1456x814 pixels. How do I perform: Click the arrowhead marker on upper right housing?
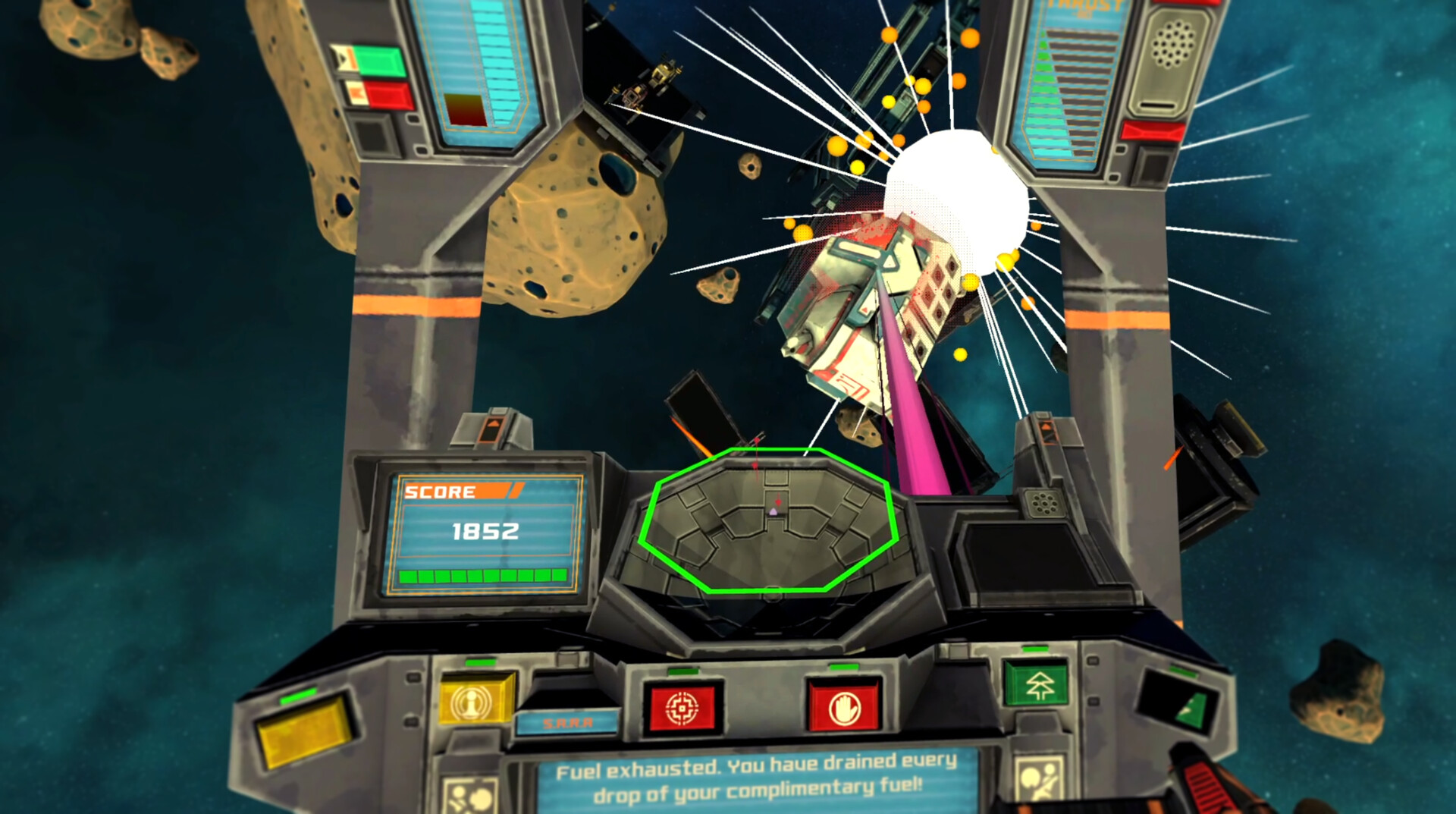(x=1046, y=426)
